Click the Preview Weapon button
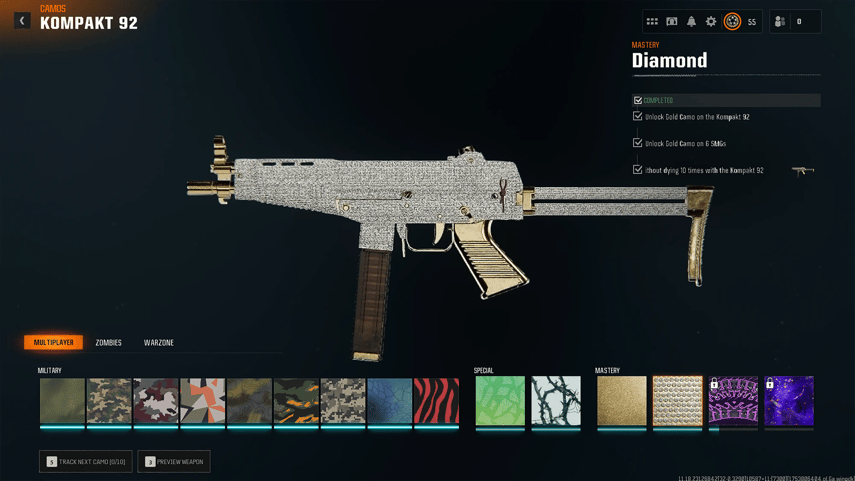The height and width of the screenshot is (481, 855). coord(174,462)
